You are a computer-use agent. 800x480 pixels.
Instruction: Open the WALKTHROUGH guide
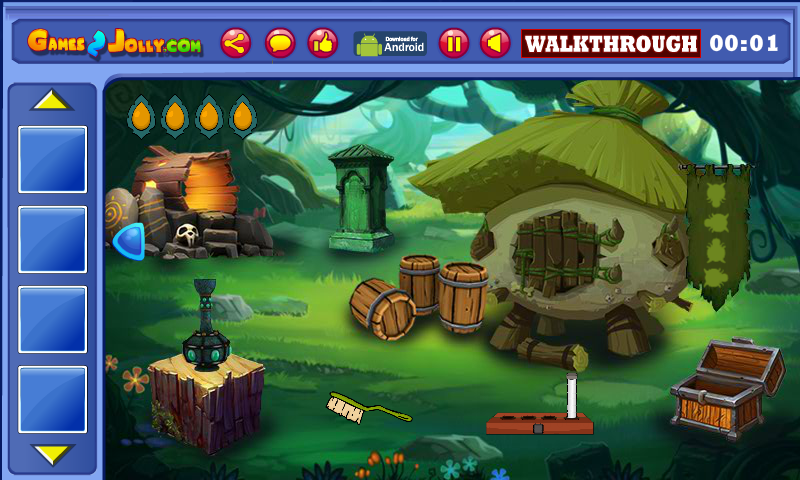tap(610, 44)
